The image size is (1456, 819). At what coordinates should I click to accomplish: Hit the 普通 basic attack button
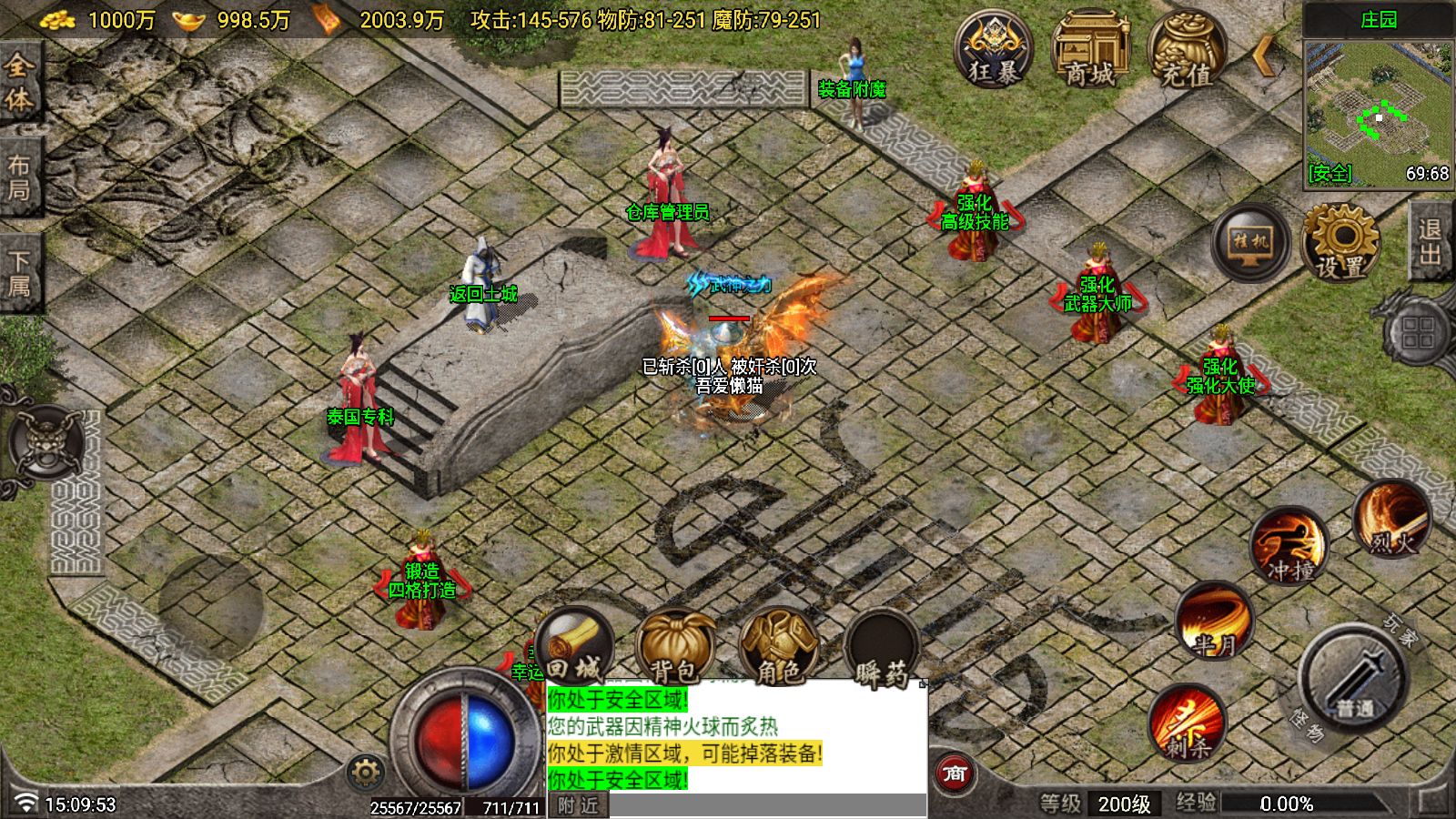click(1354, 678)
